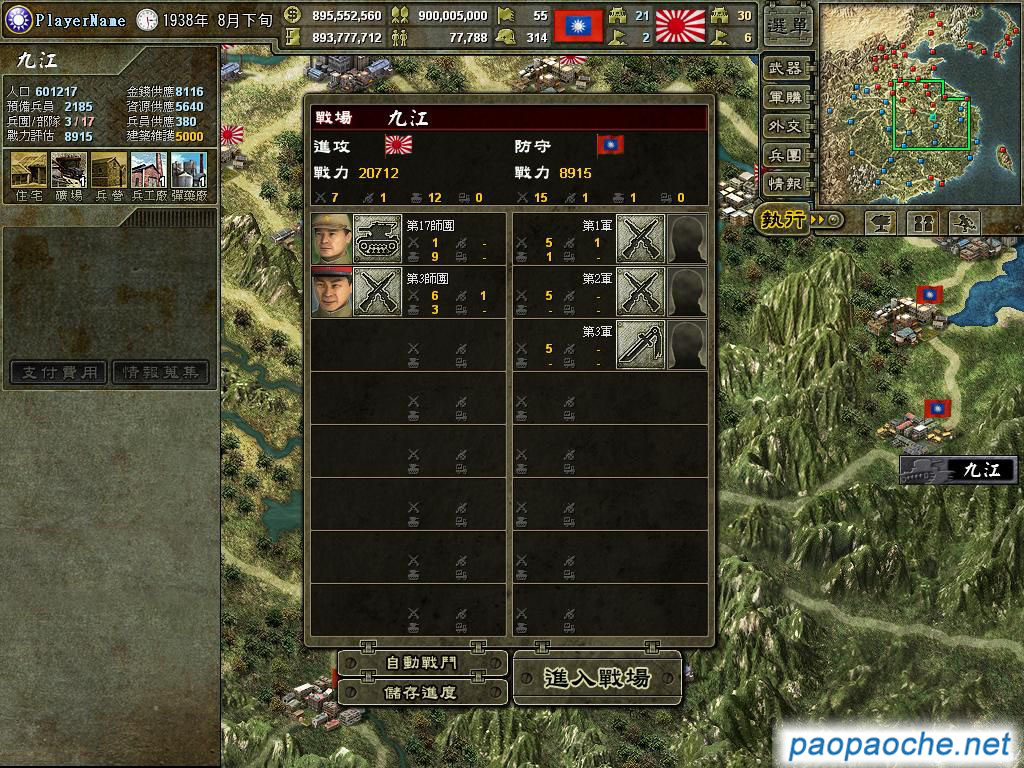Select the attacking 第17師團 division row
This screenshot has height=768, width=1024.
408,239
